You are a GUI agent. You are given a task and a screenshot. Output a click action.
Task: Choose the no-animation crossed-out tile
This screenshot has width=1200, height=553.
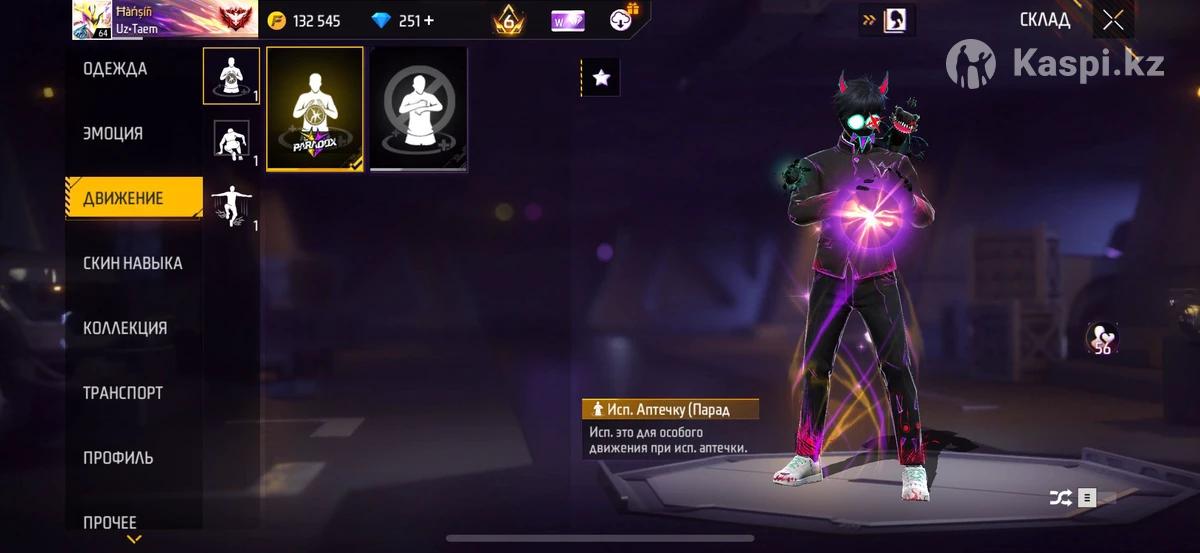point(419,108)
